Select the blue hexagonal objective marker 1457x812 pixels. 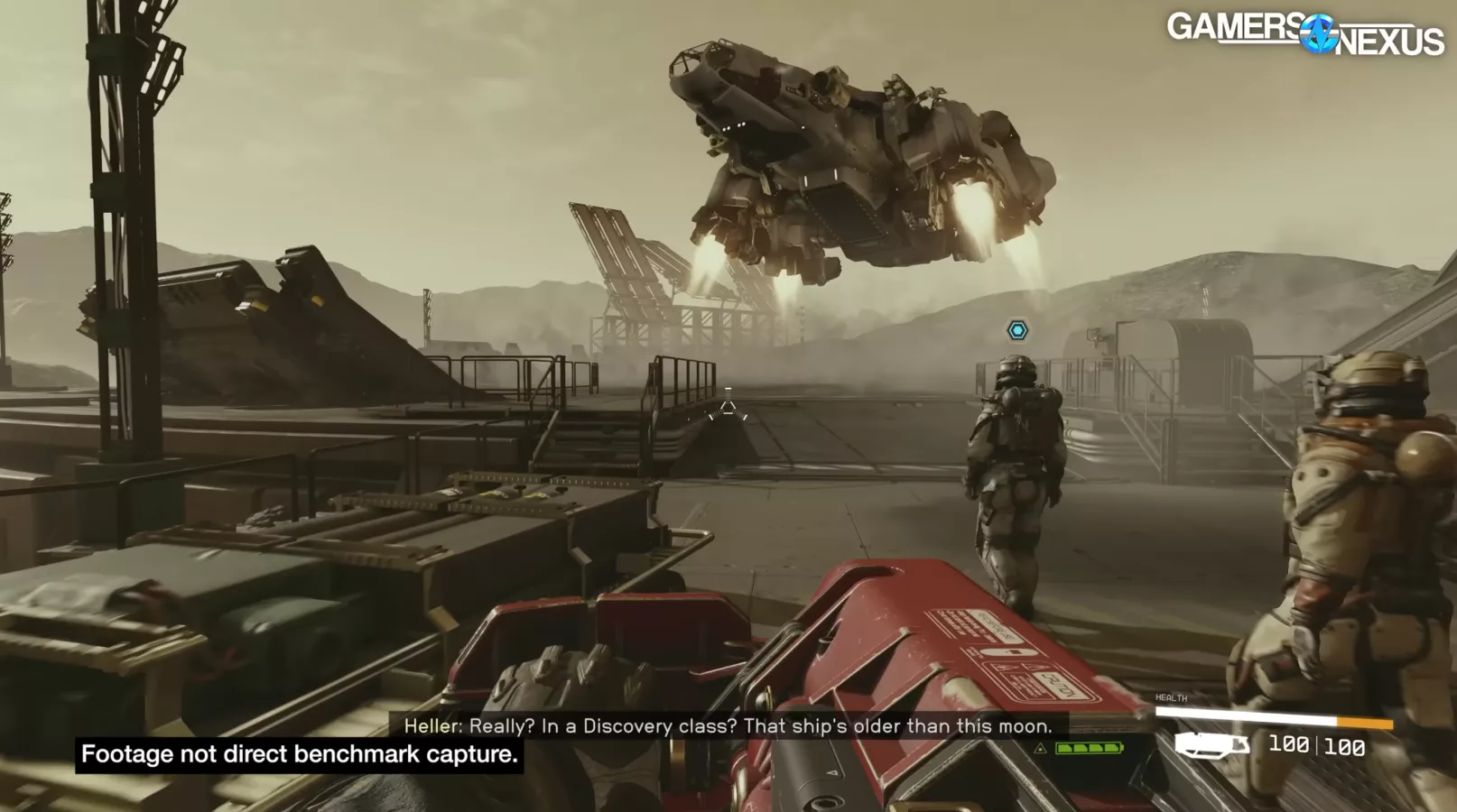click(1018, 329)
